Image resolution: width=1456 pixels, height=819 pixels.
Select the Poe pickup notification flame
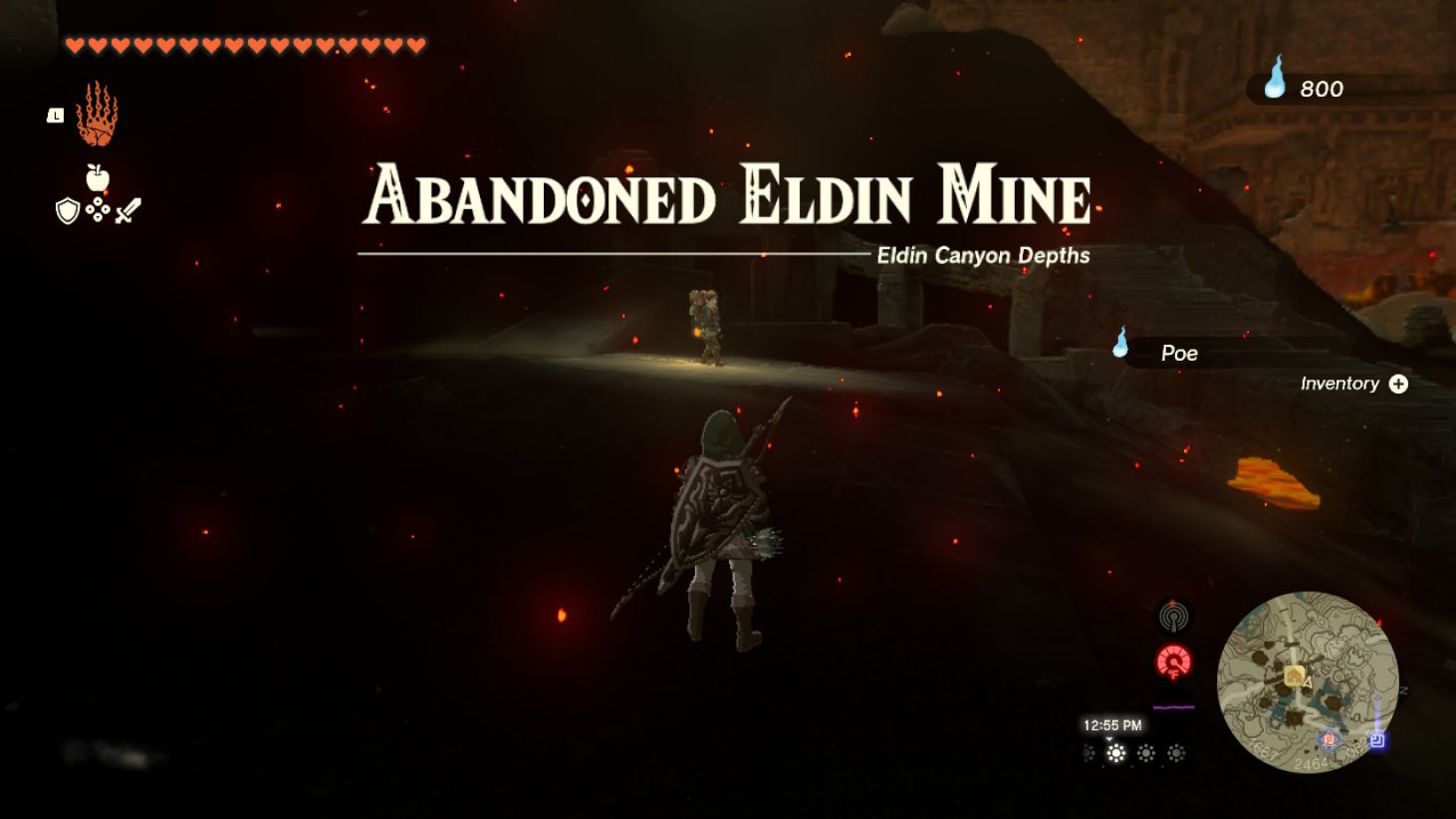pos(1118,349)
